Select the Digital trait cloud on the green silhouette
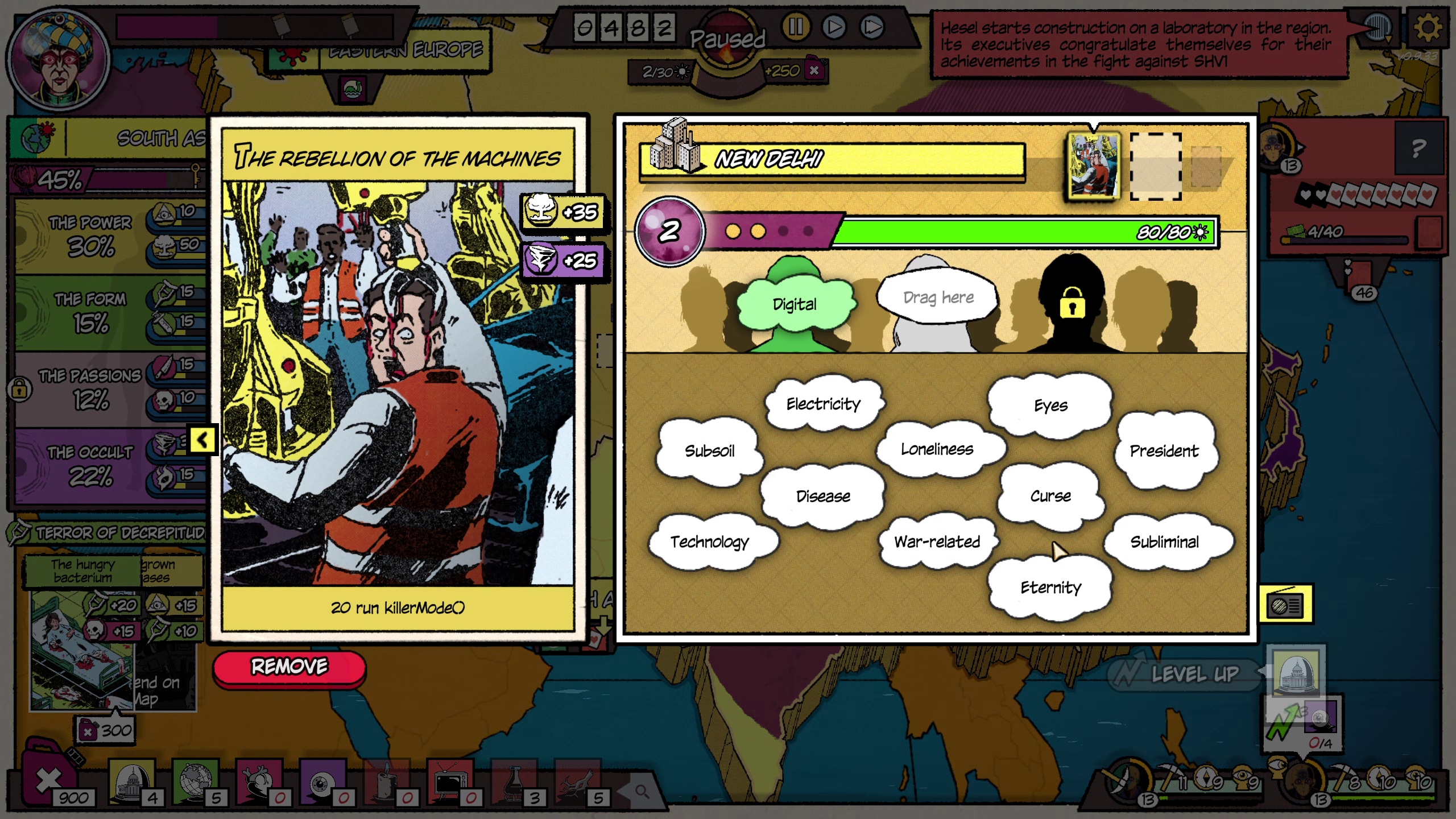Screen dimensions: 1456x819 point(796,304)
